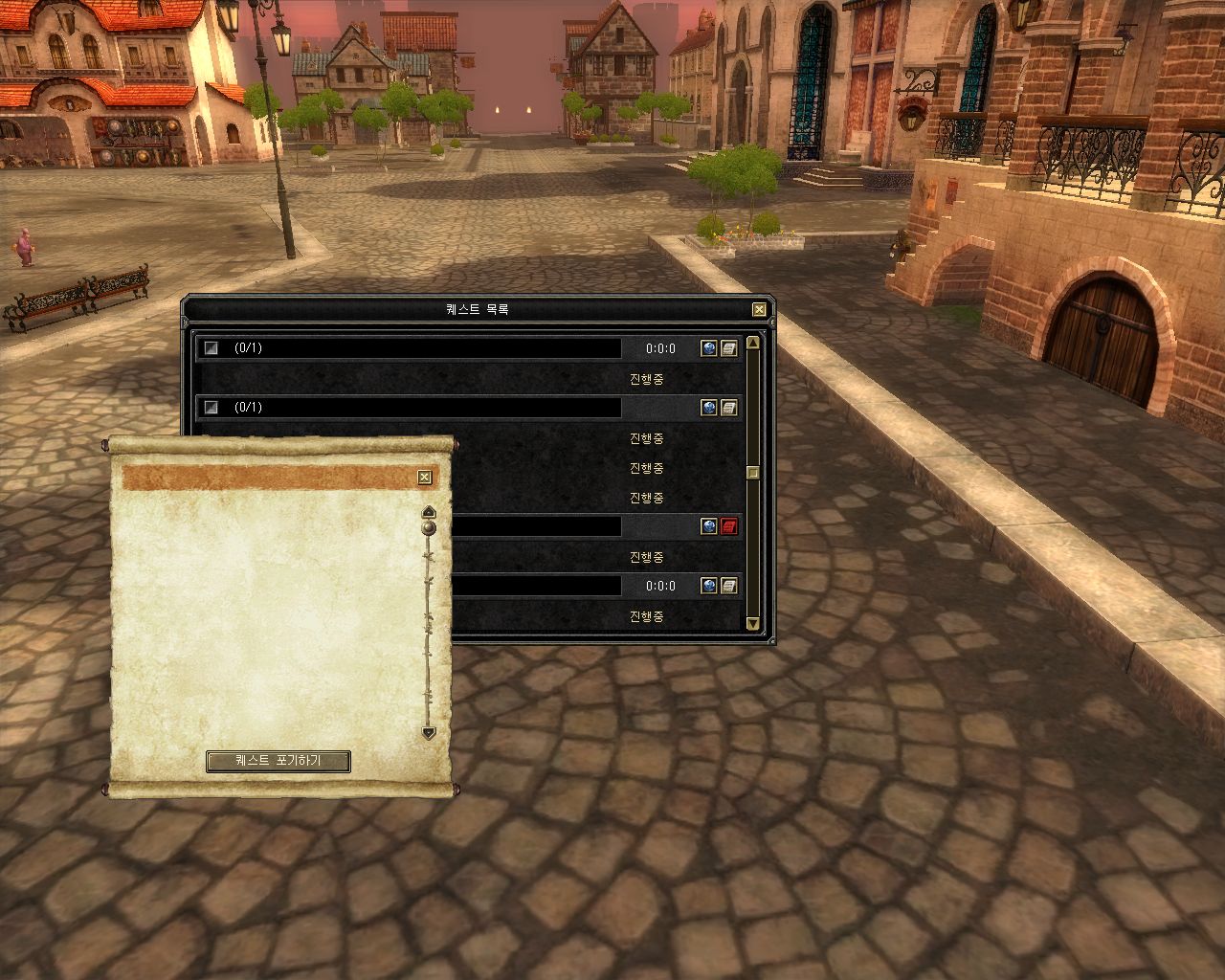Click the globe icon beside the red book

(708, 526)
